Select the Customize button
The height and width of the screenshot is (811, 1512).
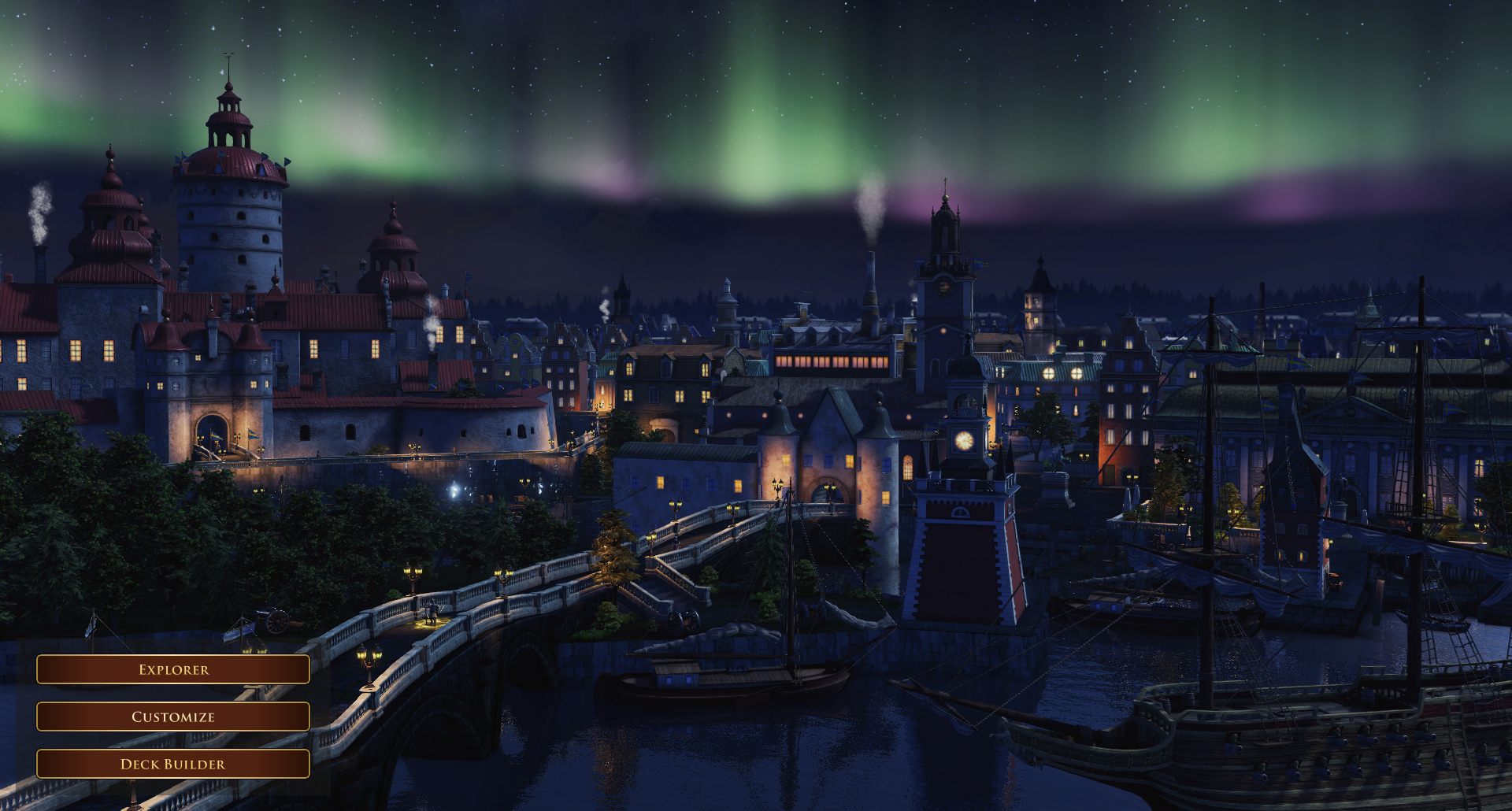pos(173,717)
